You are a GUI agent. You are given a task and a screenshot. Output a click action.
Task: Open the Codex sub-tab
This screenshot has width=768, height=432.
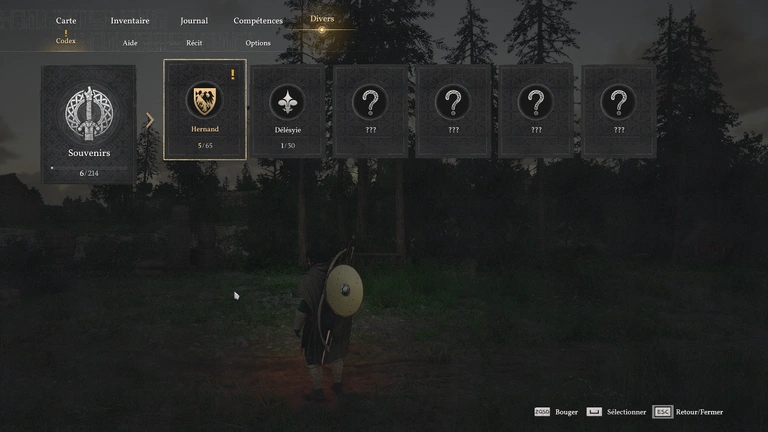click(66, 42)
